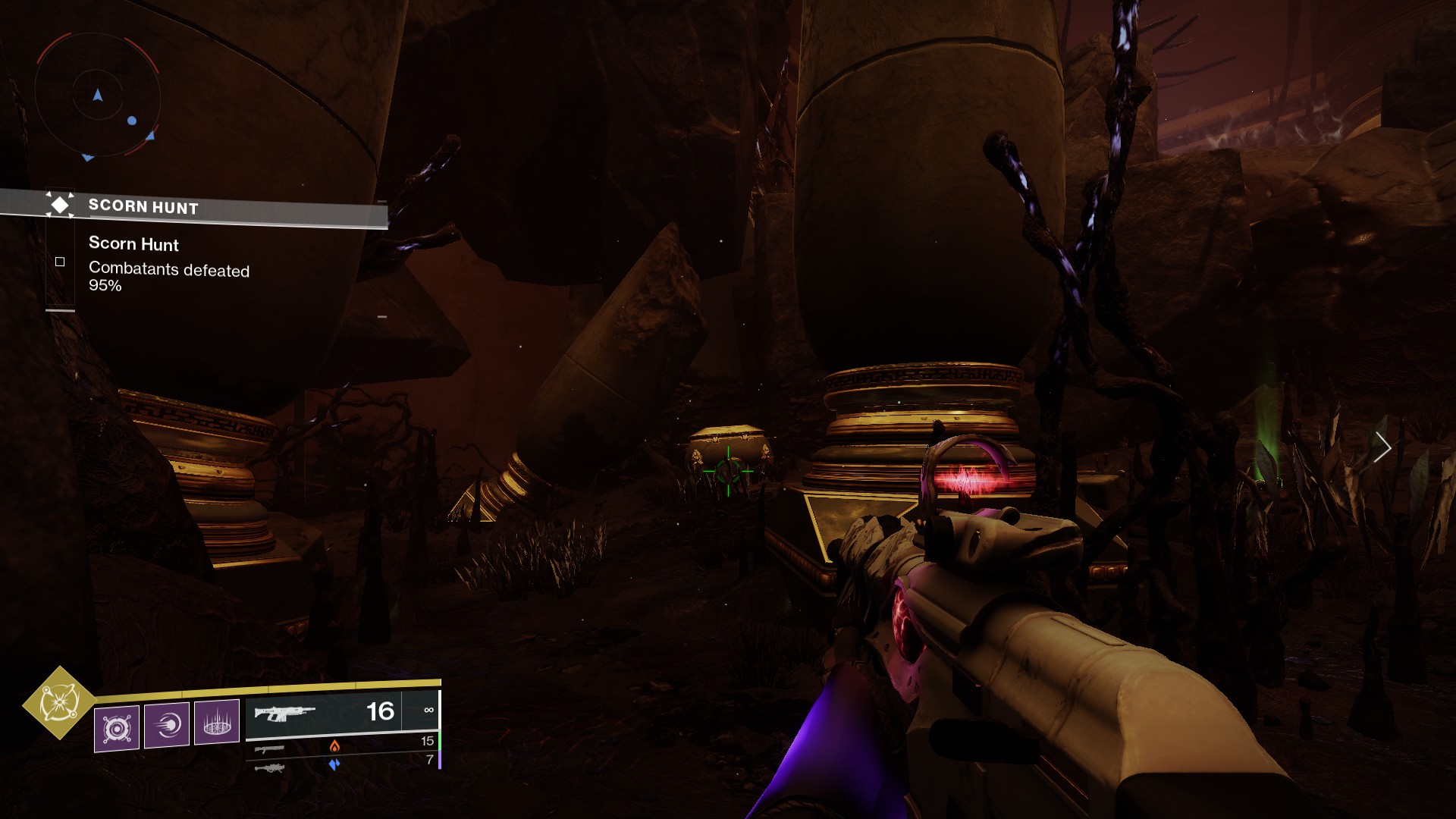Toggle the Combatants defeated objective checkbox
1456x819 pixels.
click(60, 262)
